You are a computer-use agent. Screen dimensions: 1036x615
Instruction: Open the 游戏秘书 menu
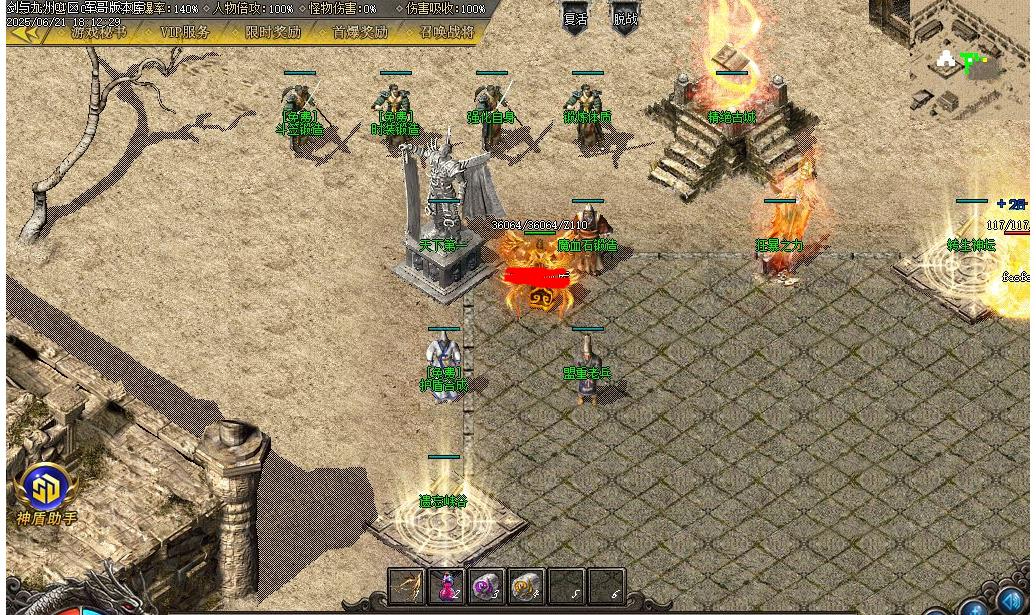pyautogui.click(x=99, y=32)
